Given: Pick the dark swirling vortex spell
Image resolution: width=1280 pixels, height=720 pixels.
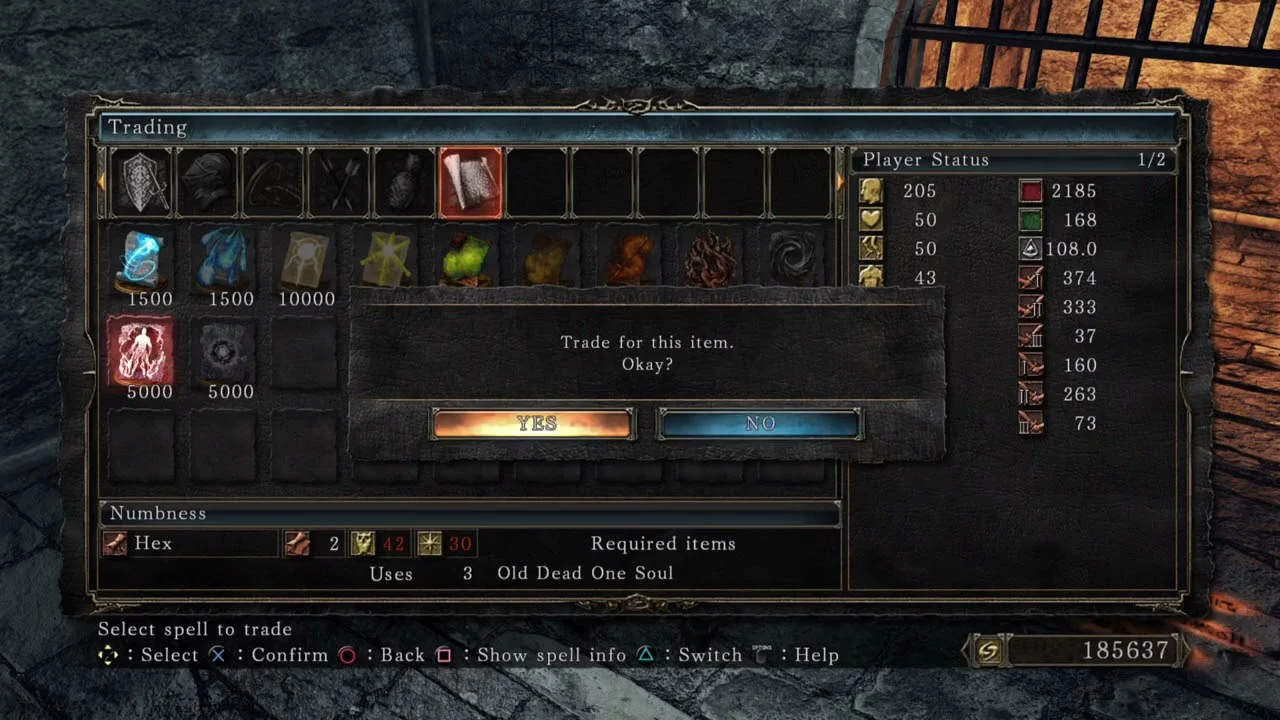Looking at the screenshot, I should [x=793, y=259].
